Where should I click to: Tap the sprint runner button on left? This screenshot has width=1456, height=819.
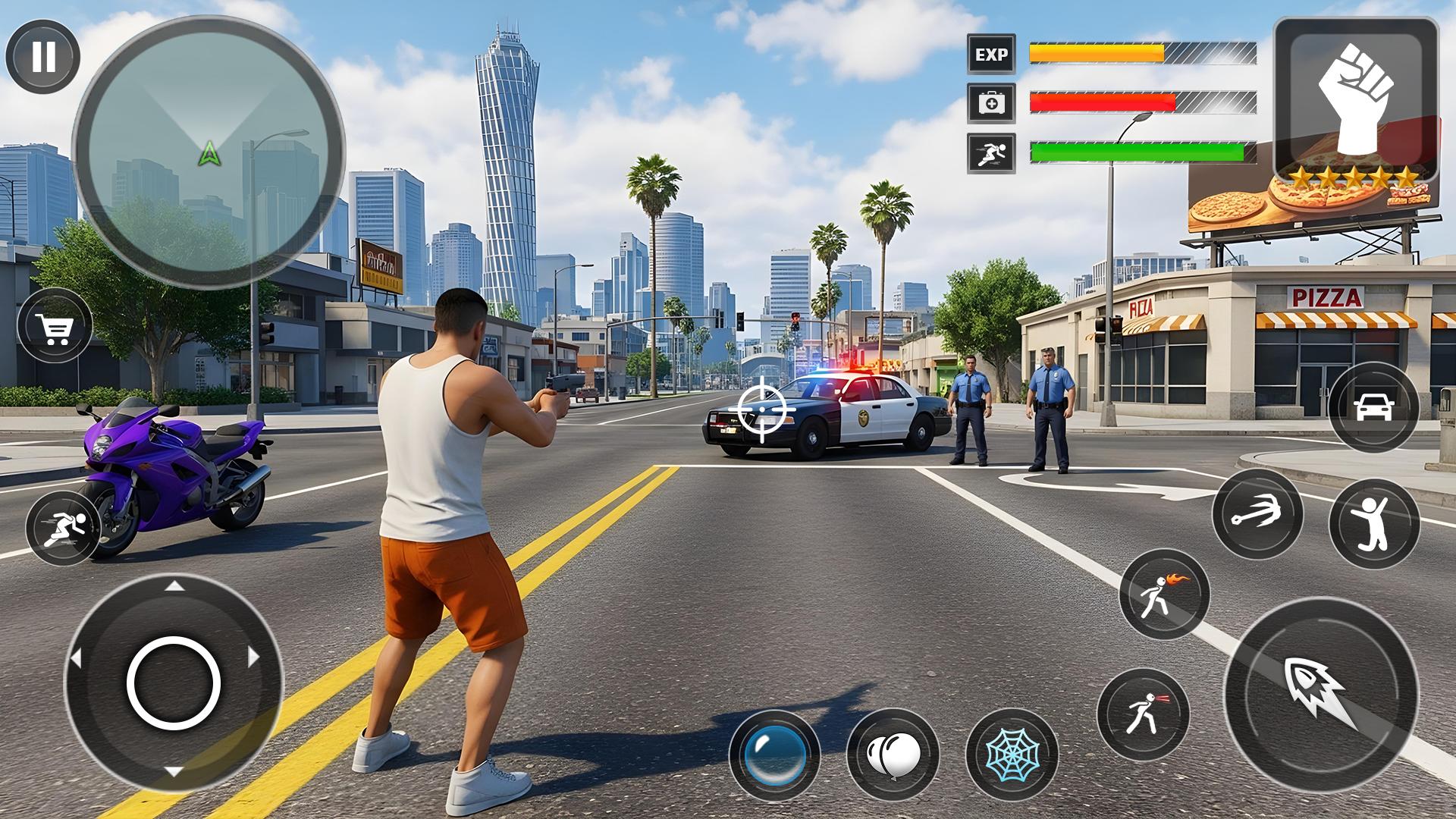[x=62, y=528]
